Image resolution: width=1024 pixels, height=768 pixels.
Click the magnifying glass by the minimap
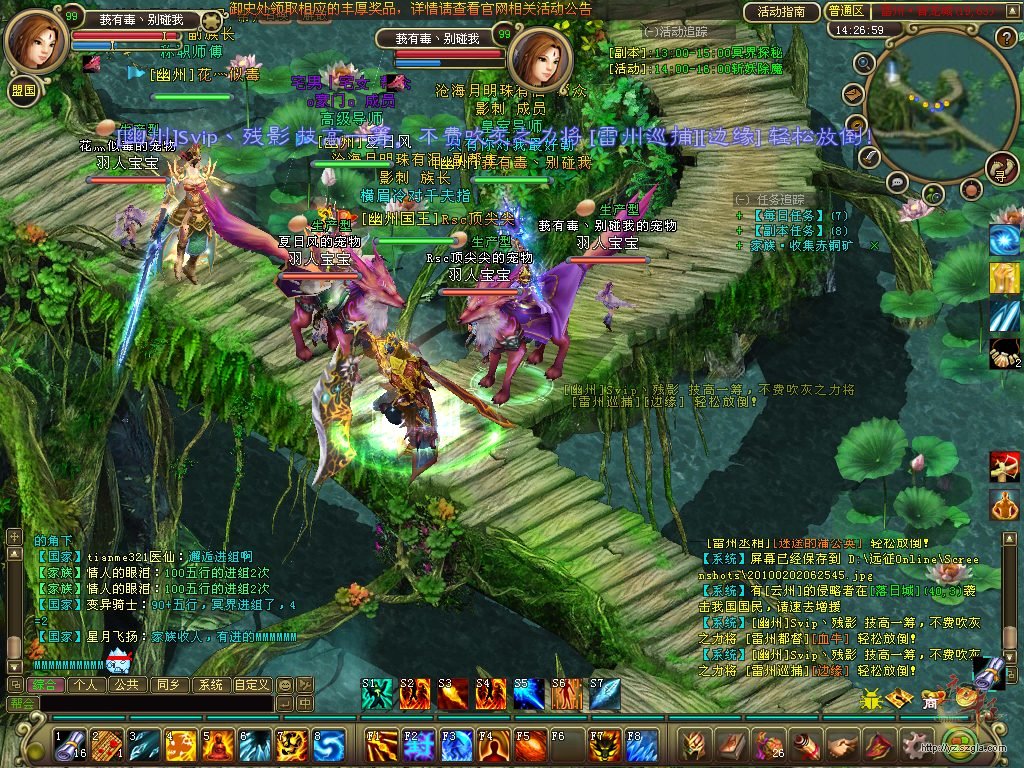[865, 63]
